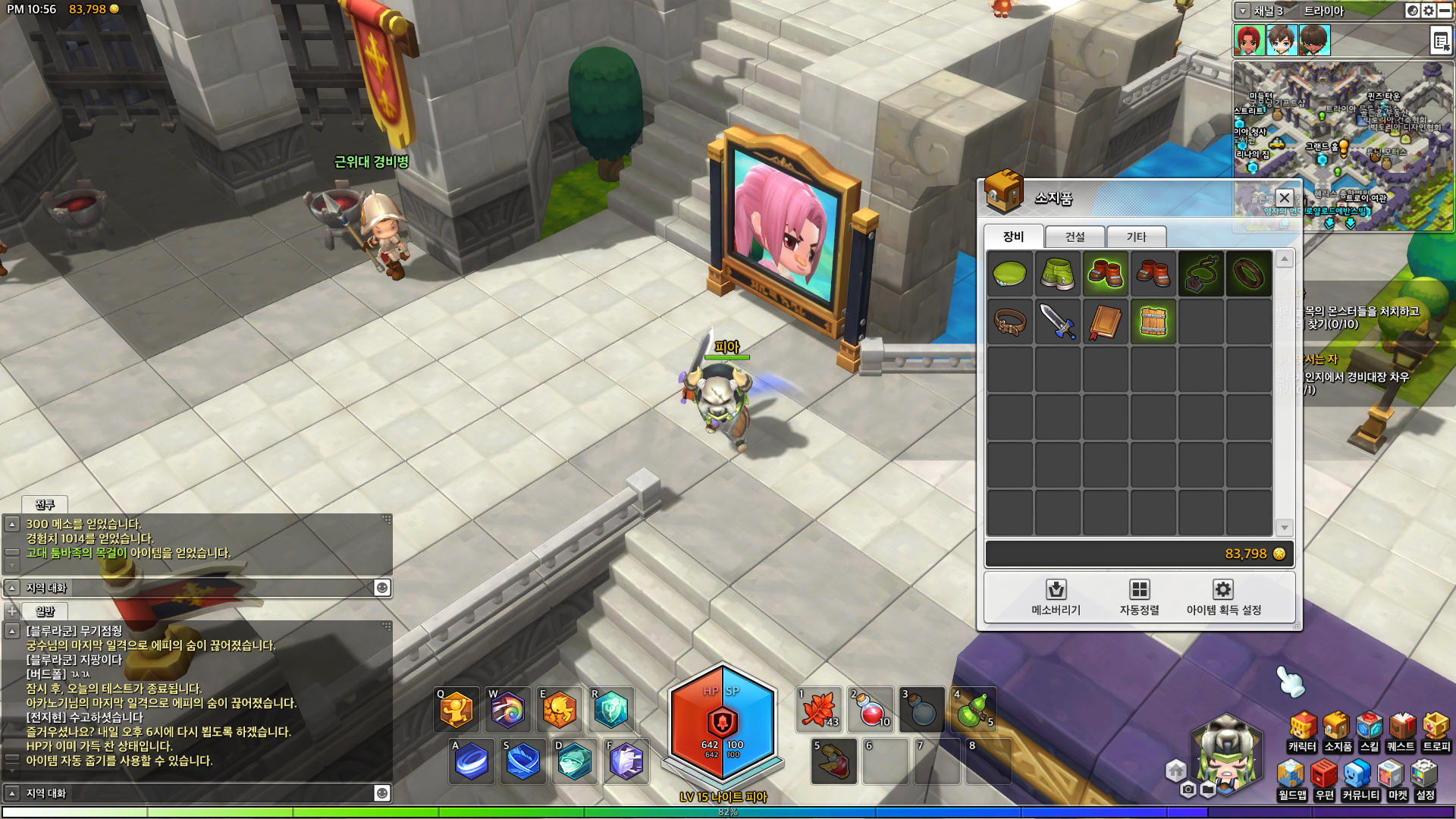Select the green beret hat item
The image size is (1456, 819).
point(1009,273)
